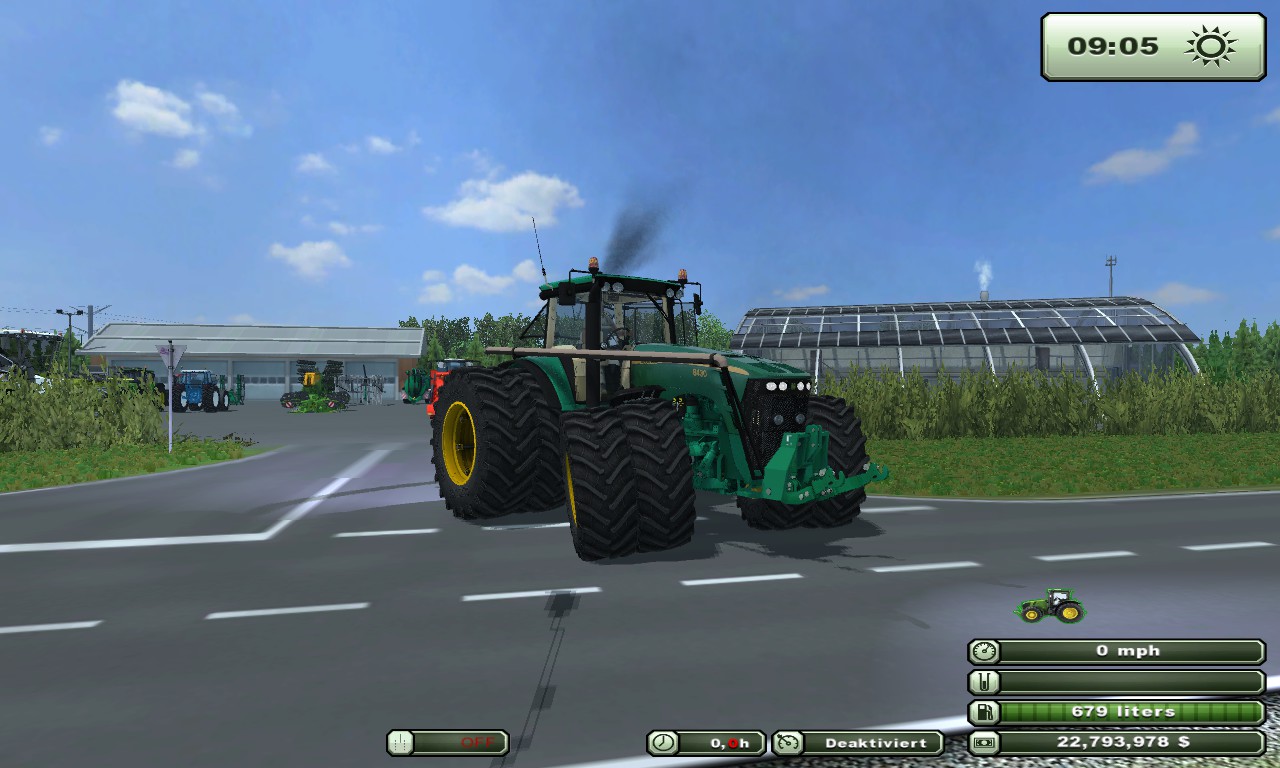Click the spreader icon beside the OFF indicator
1280x768 pixels.
point(399,743)
